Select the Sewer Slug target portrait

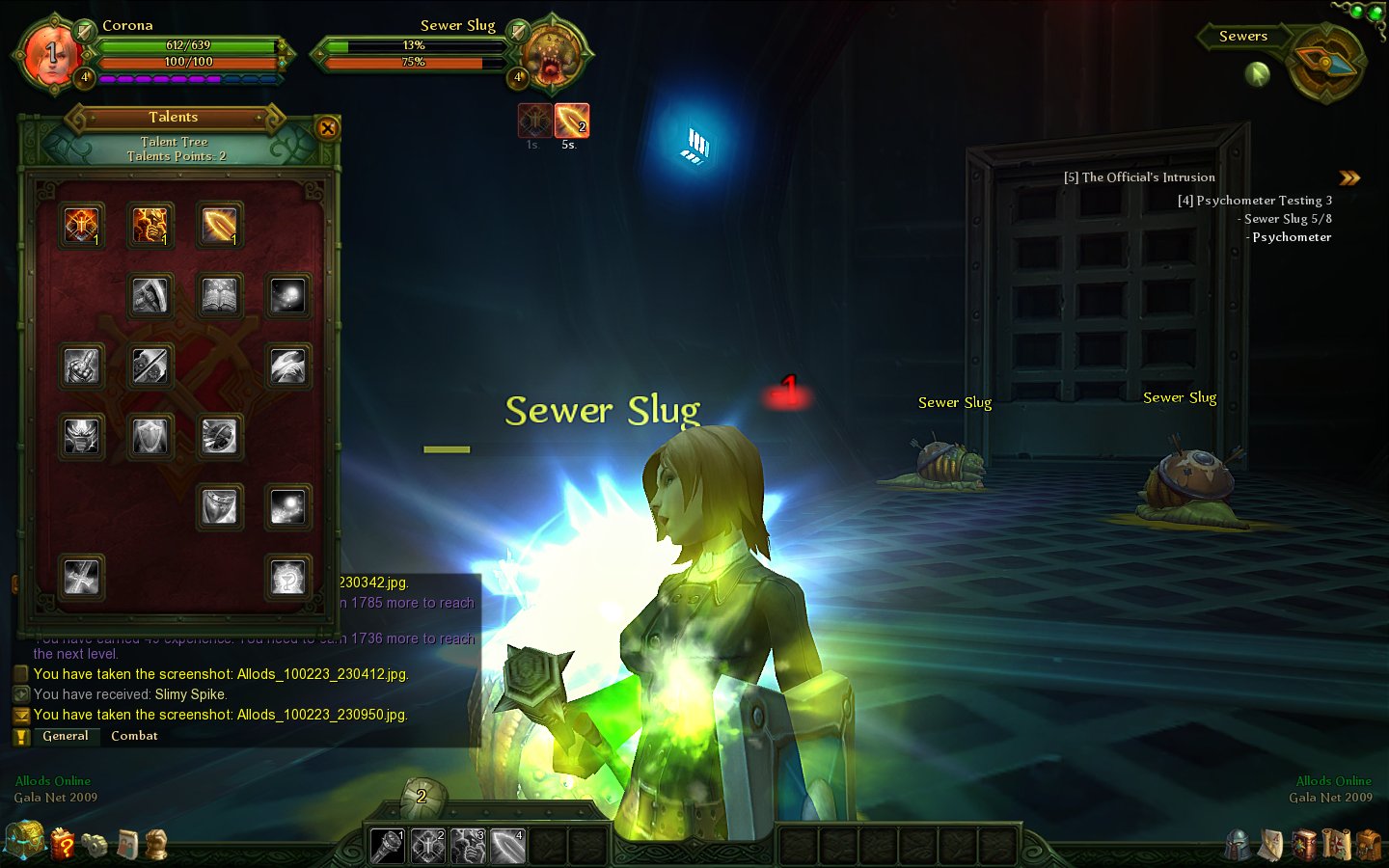[x=552, y=55]
